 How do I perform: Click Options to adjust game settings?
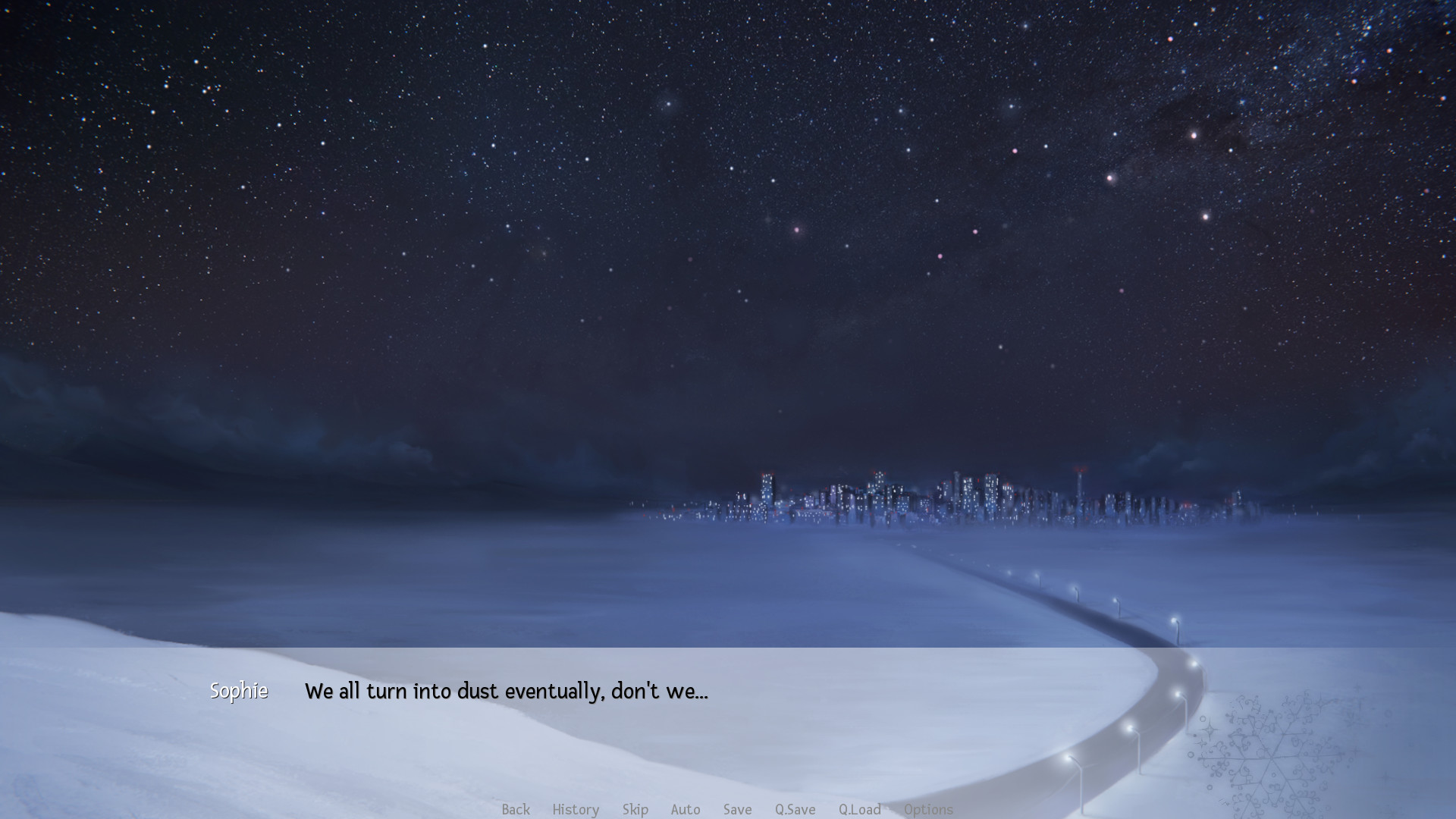[928, 810]
